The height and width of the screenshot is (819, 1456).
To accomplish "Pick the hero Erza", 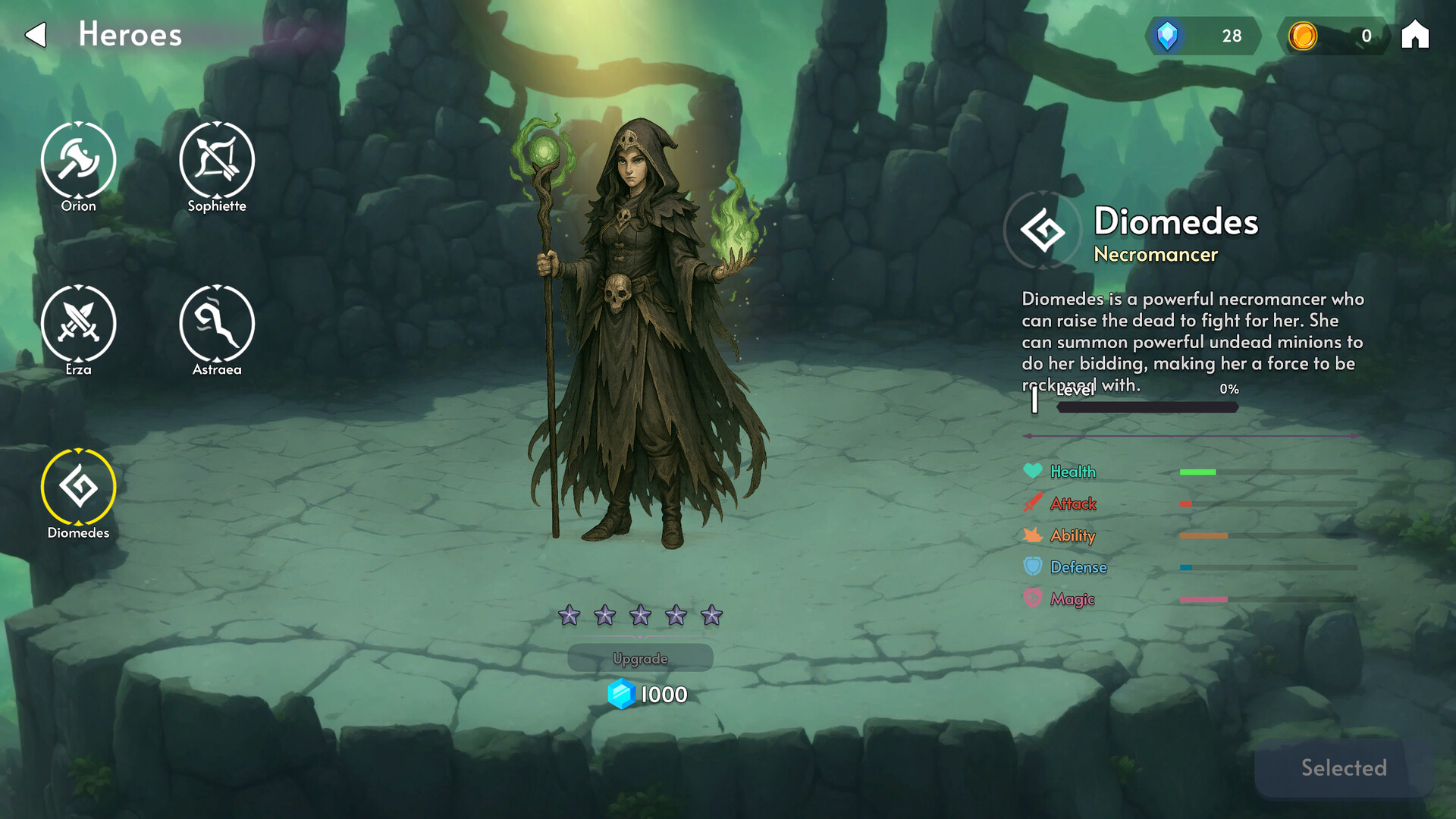I will click(x=78, y=324).
